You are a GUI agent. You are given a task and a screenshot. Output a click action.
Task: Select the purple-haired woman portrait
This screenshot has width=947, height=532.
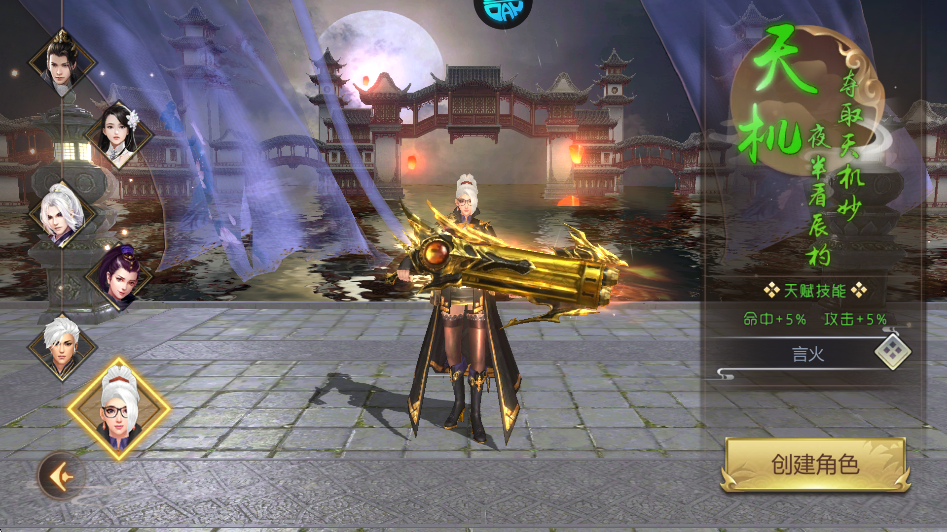tap(119, 276)
